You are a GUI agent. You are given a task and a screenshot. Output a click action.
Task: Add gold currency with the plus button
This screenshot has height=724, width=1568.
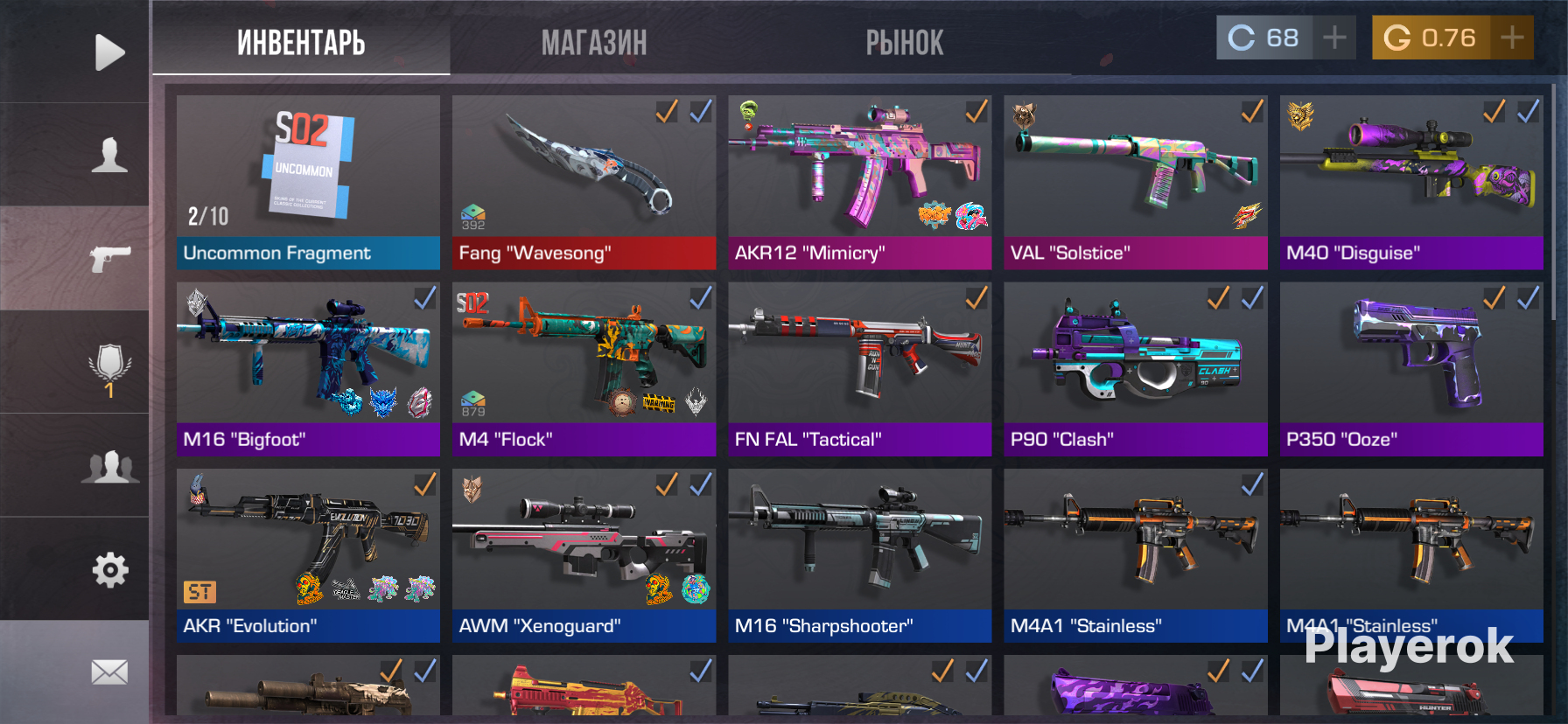click(1512, 38)
